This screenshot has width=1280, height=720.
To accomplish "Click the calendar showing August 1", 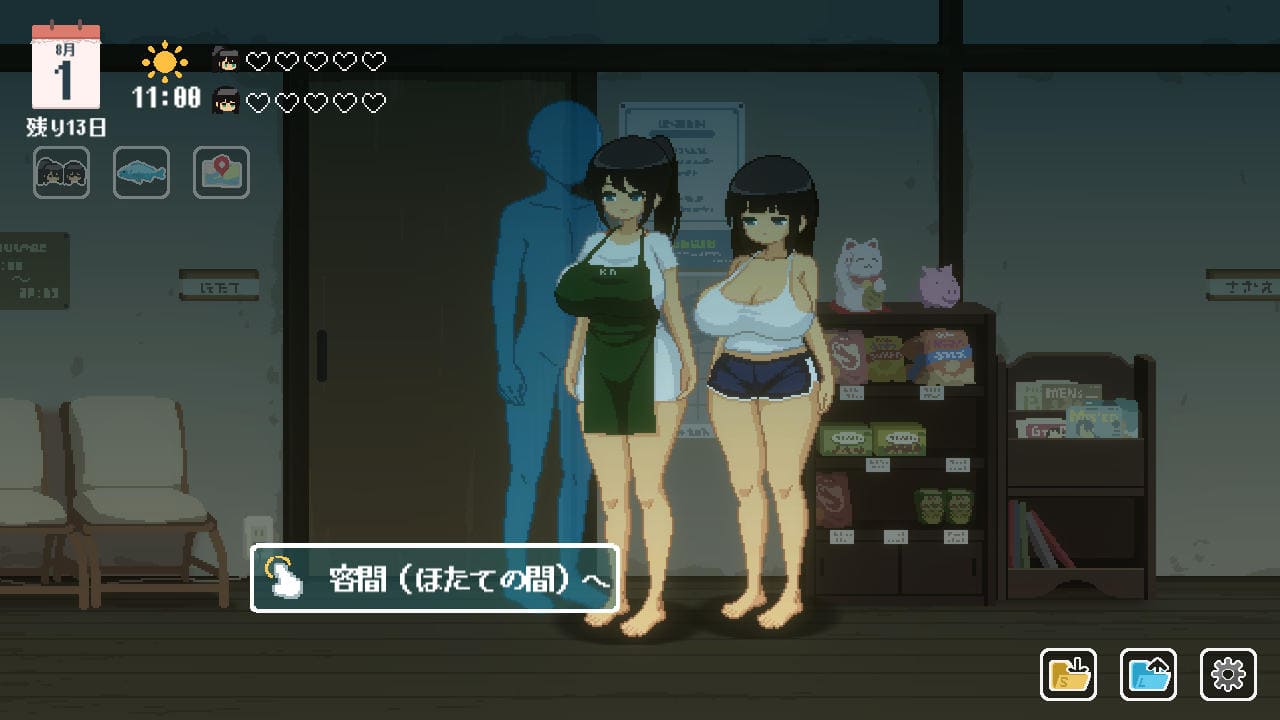I will [x=66, y=68].
